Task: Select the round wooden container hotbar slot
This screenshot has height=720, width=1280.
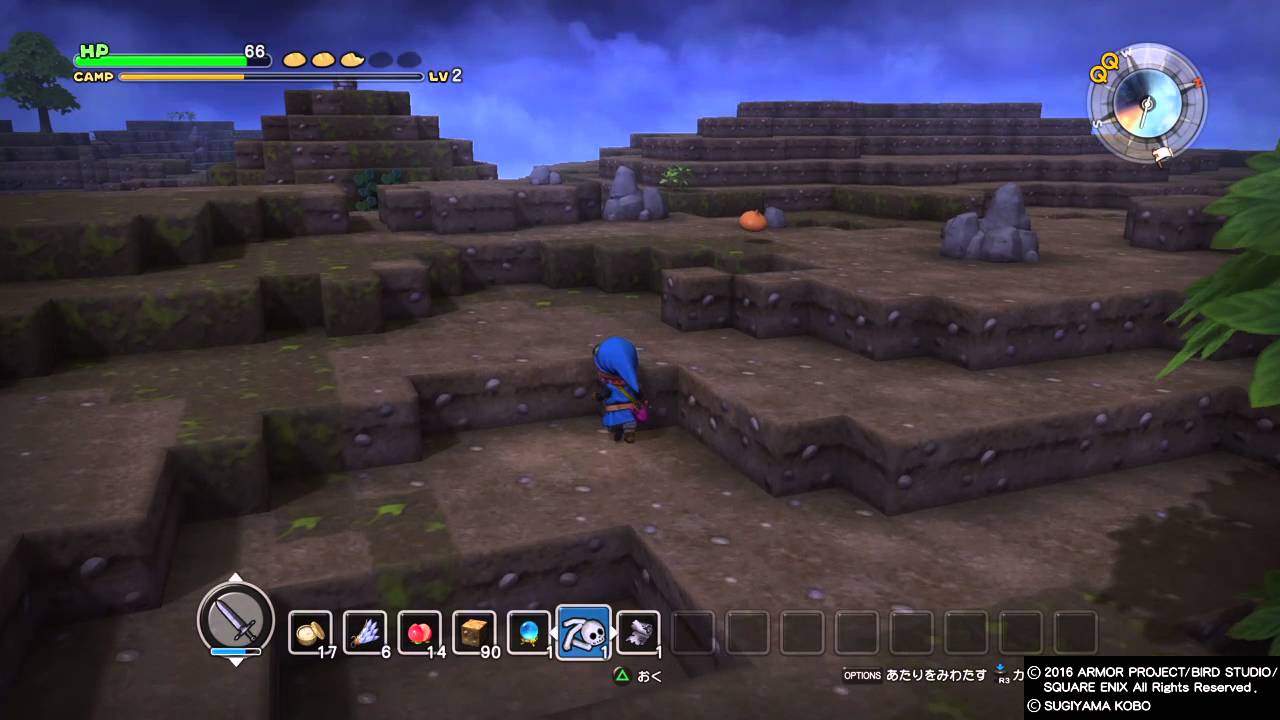Action: [x=310, y=632]
